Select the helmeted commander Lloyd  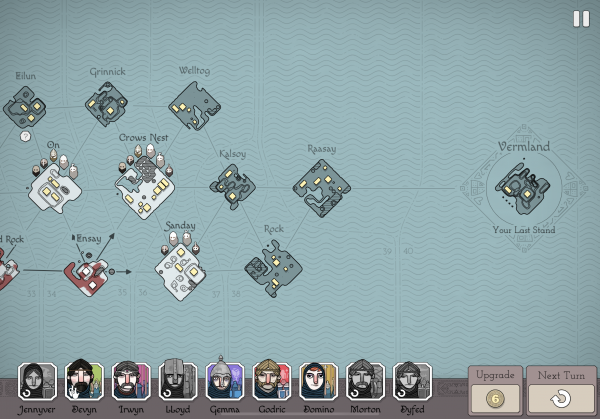(x=178, y=381)
